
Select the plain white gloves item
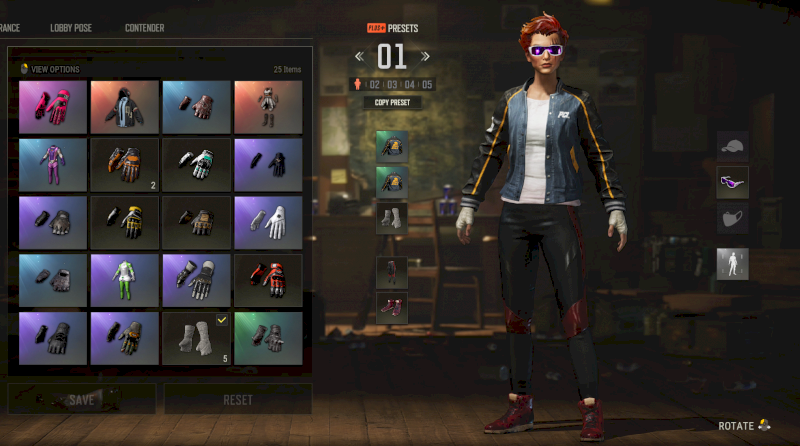point(268,221)
